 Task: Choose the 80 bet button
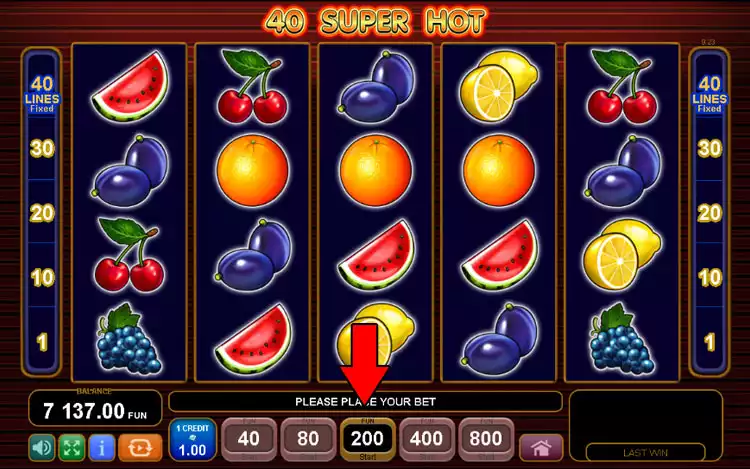pyautogui.click(x=308, y=438)
